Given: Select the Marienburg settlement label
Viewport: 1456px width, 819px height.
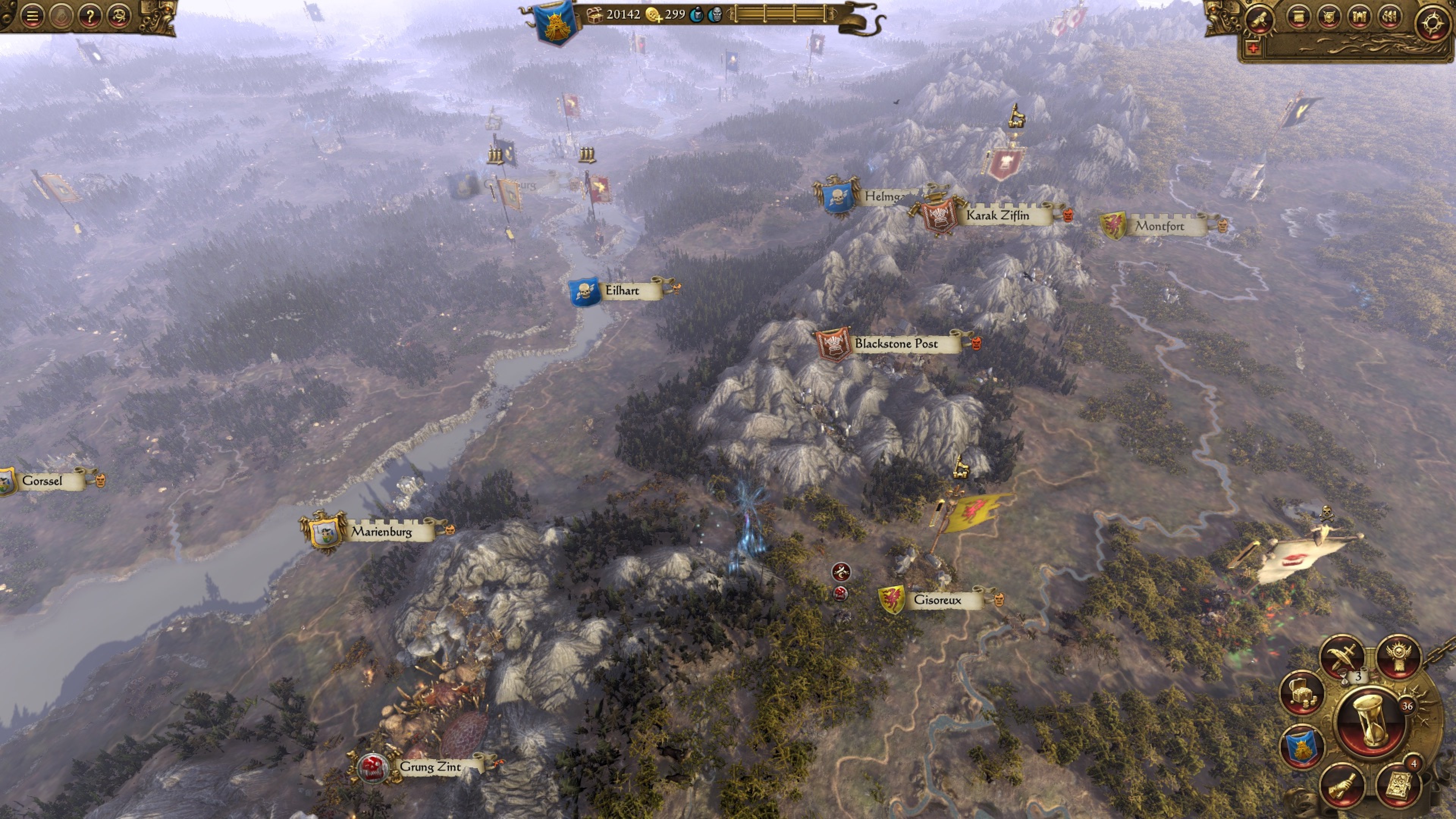Looking at the screenshot, I should coord(381,531).
